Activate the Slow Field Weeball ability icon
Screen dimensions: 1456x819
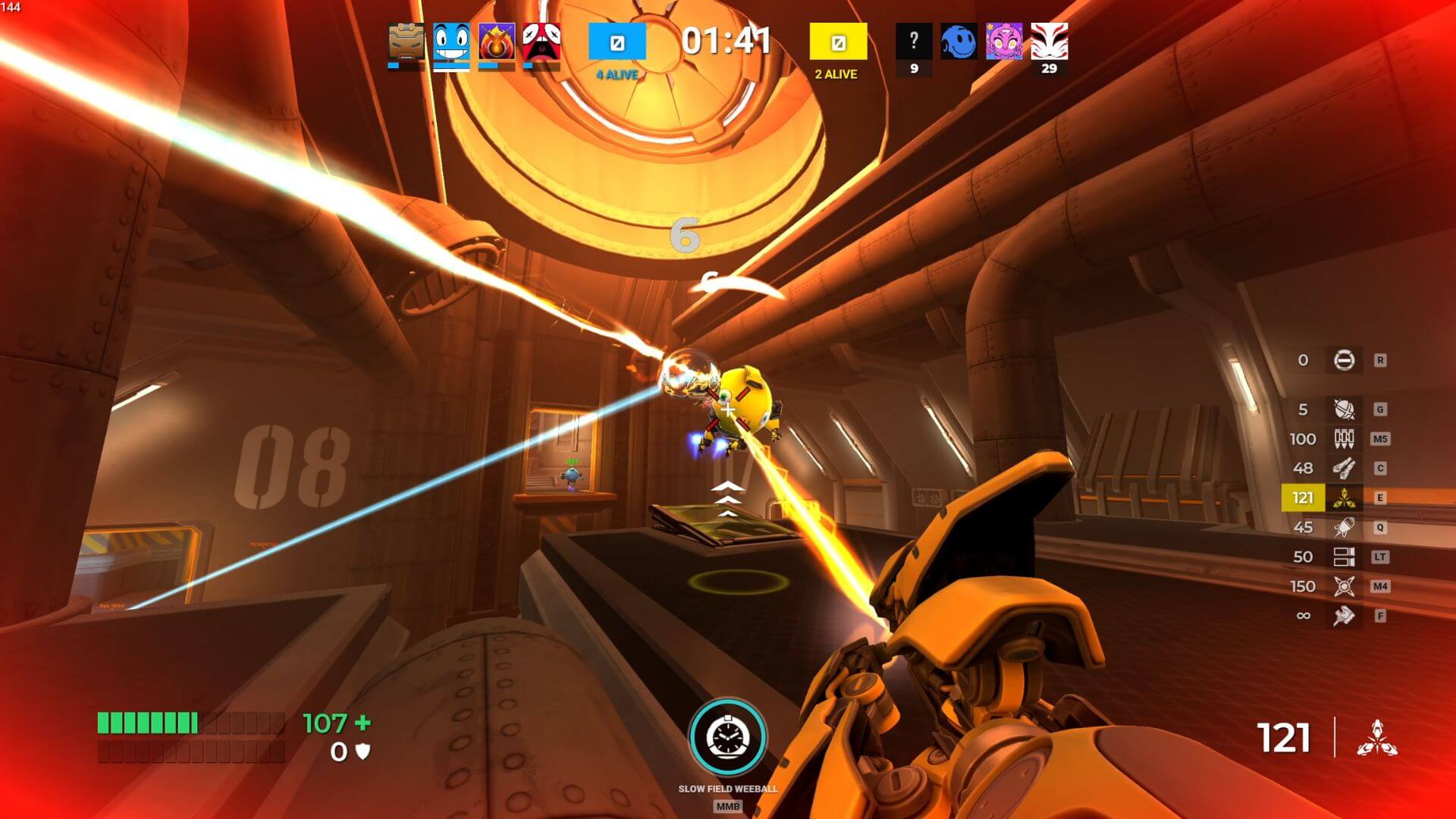click(727, 737)
